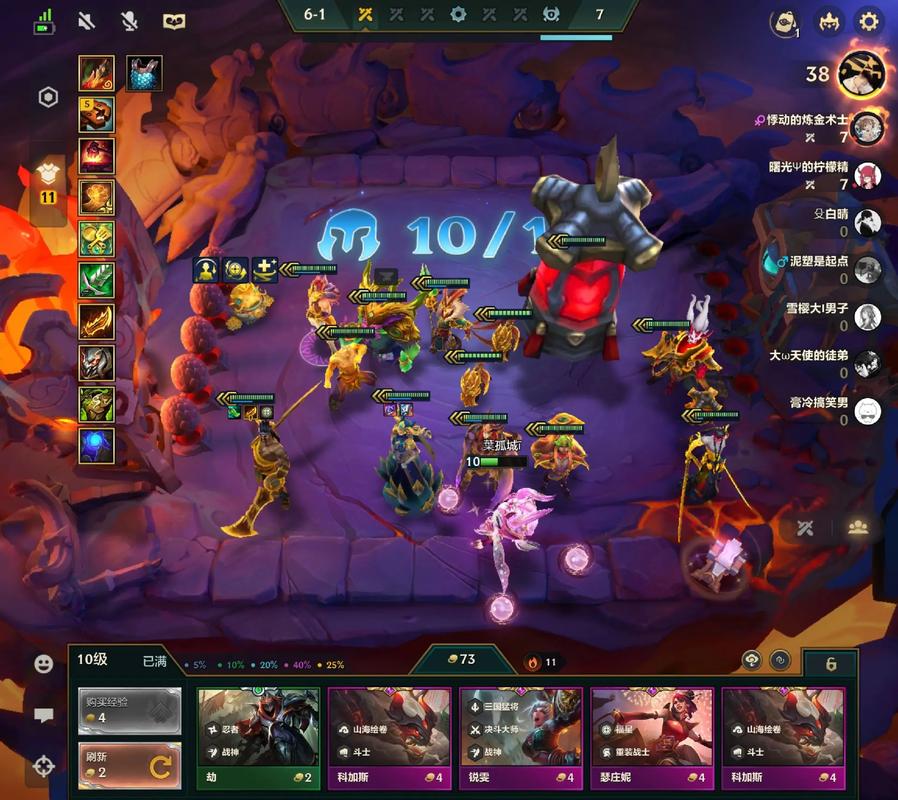
Task: Click the hexagon augment icon
Action: tap(47, 97)
